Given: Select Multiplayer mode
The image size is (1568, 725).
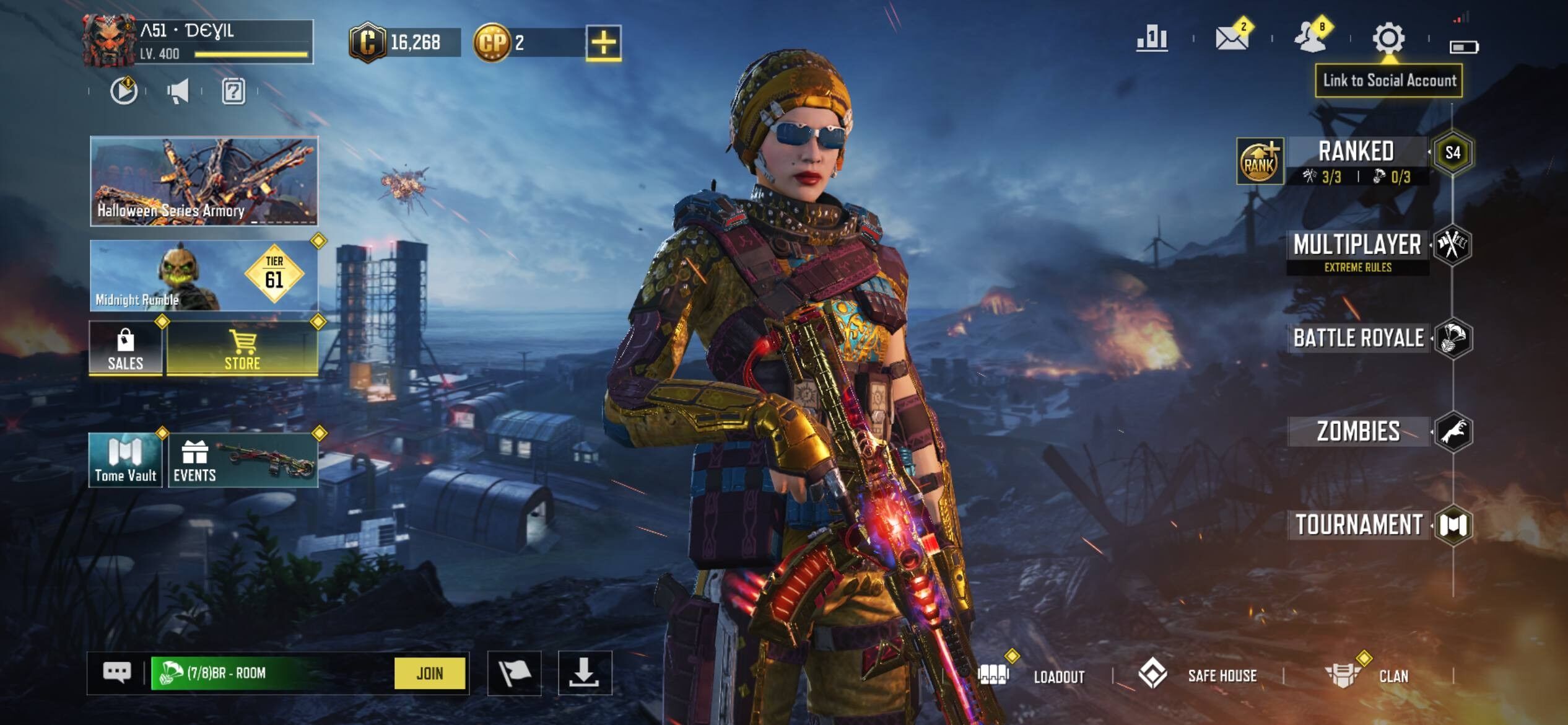Looking at the screenshot, I should click(1357, 245).
